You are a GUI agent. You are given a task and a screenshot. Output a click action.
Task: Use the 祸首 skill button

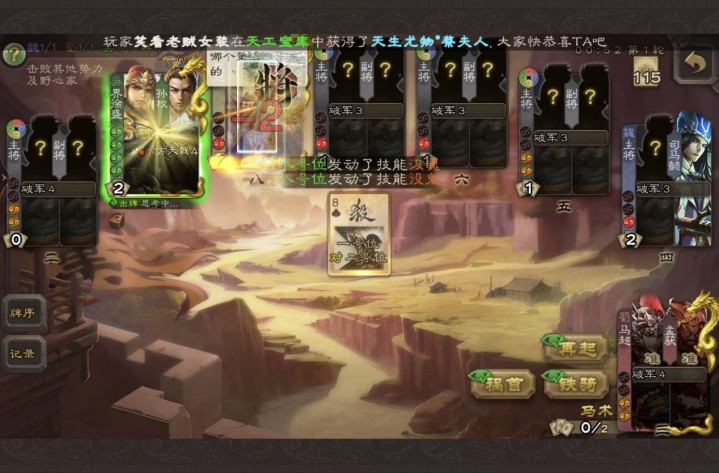pyautogui.click(x=502, y=381)
